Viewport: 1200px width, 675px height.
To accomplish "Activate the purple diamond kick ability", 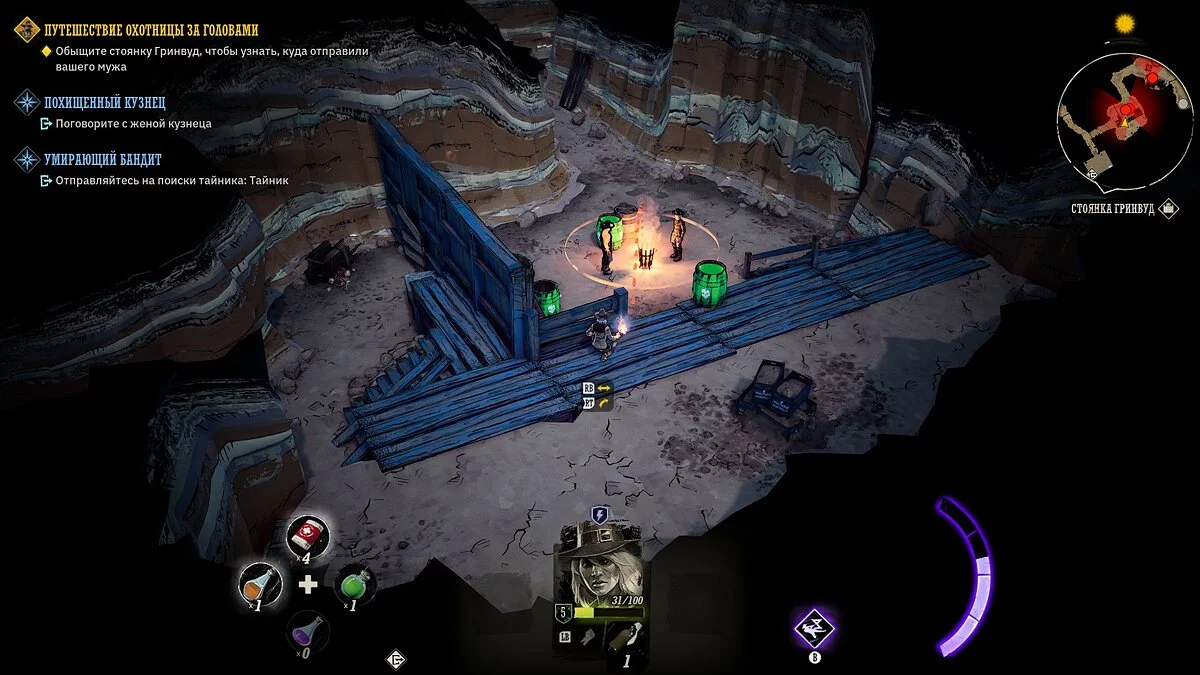I will [814, 628].
